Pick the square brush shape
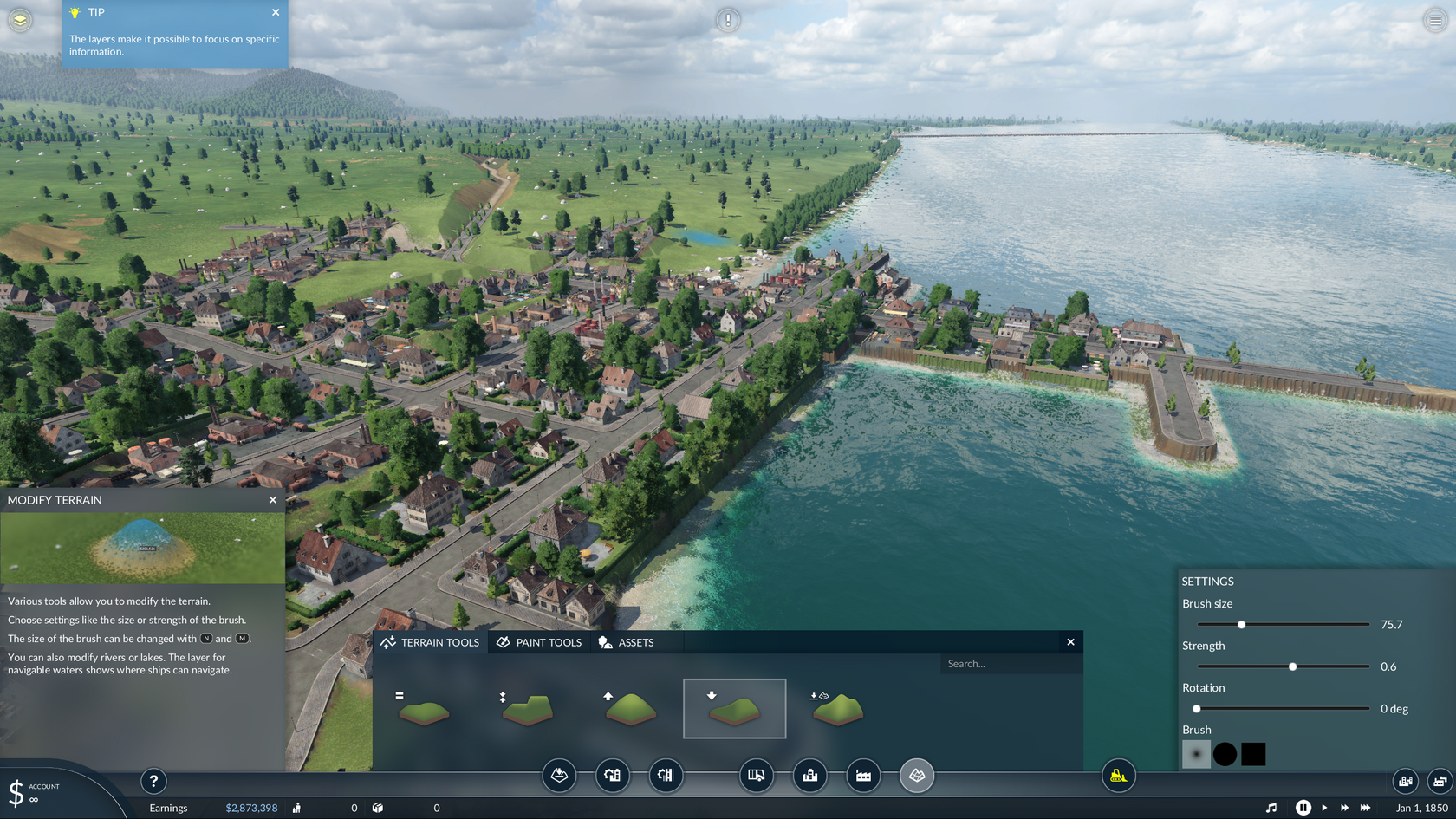 [1253, 754]
